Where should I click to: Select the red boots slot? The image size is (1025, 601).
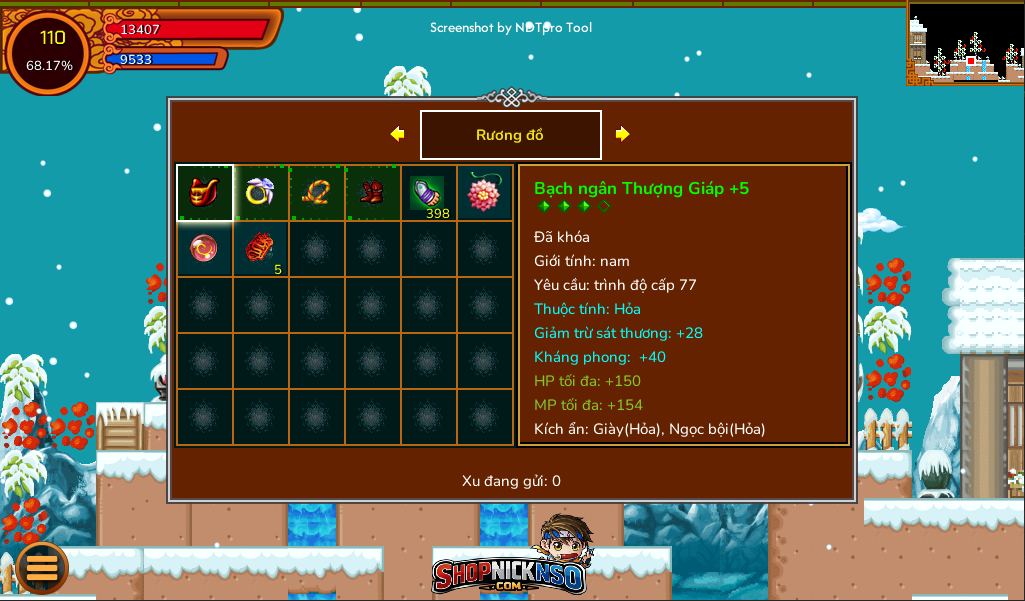tap(373, 193)
